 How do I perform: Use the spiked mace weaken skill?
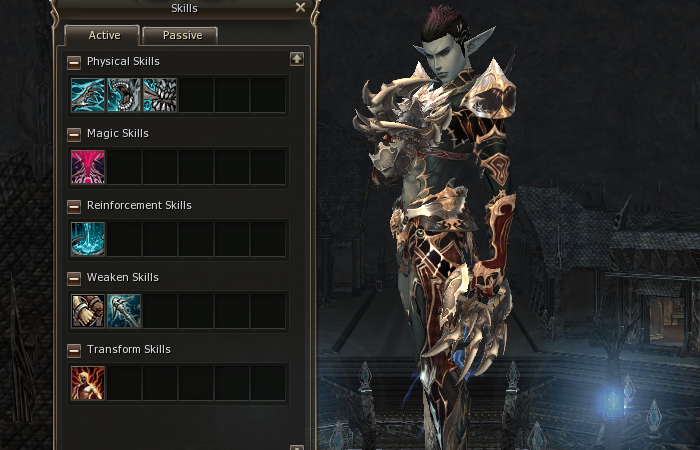pos(124,311)
